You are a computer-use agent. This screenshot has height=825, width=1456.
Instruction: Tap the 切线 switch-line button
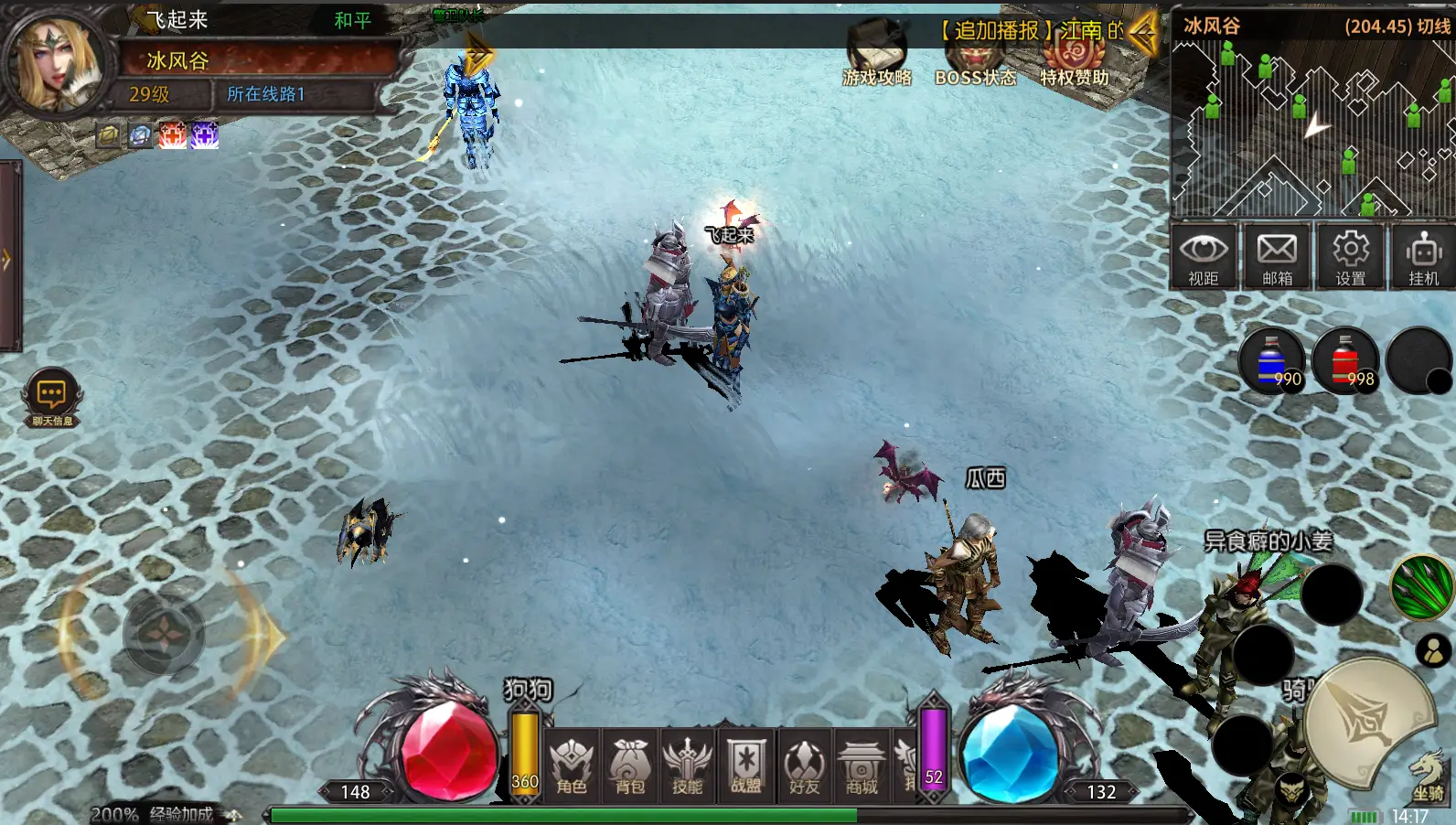coord(1433,26)
